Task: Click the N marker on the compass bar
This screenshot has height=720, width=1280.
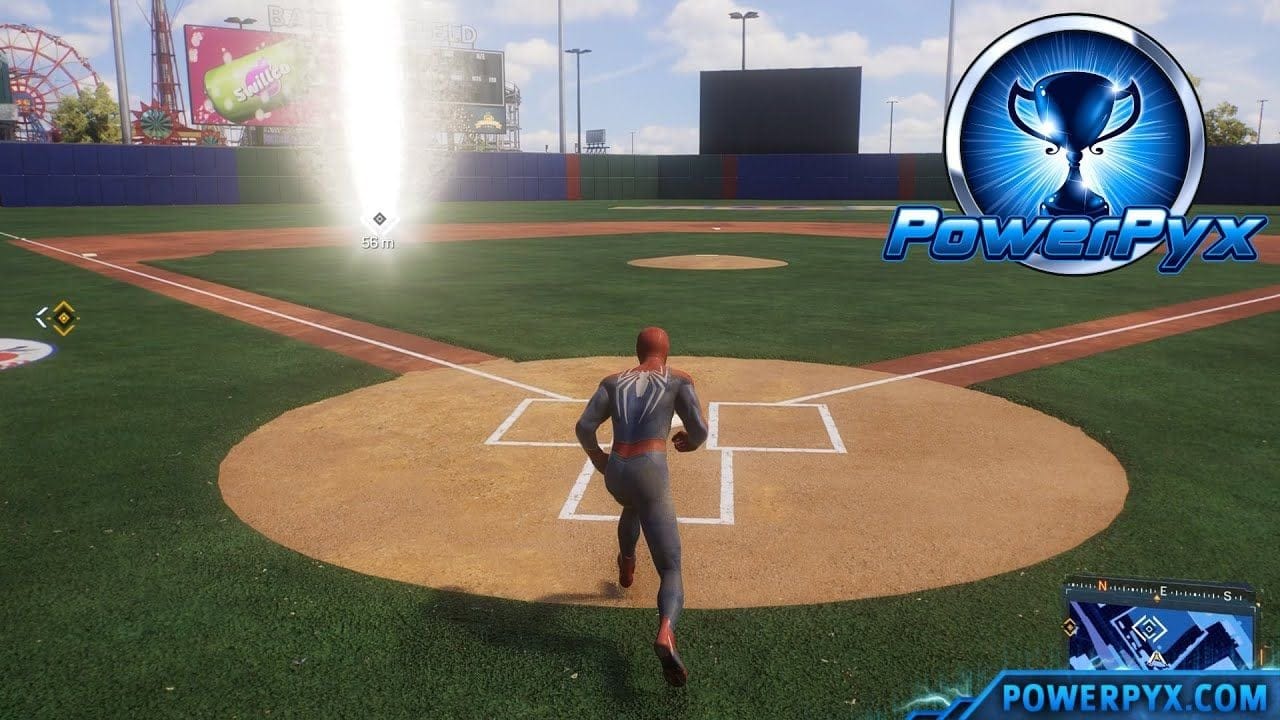Action: click(1101, 585)
